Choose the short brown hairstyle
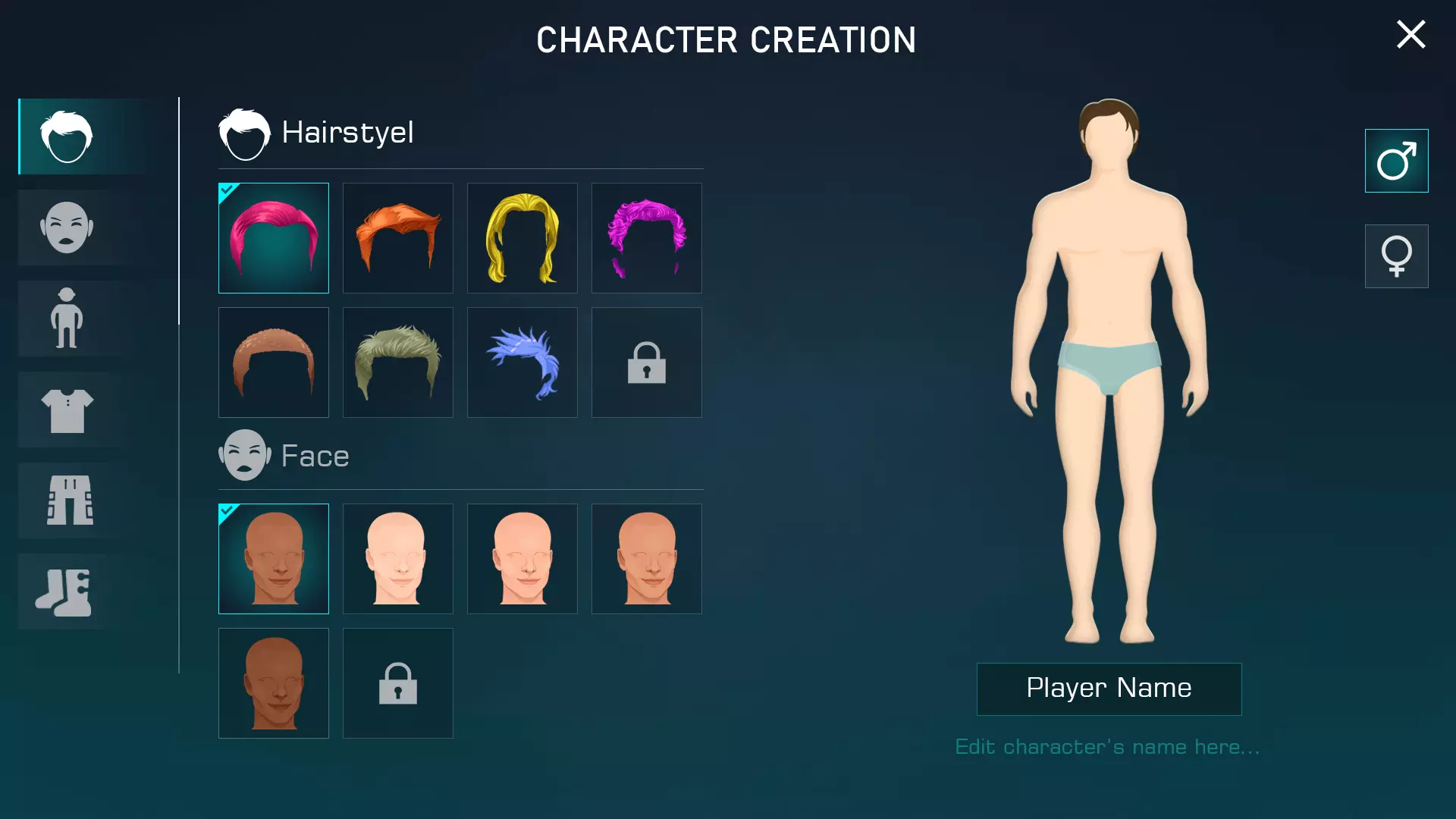The image size is (1456, 819). tap(274, 362)
